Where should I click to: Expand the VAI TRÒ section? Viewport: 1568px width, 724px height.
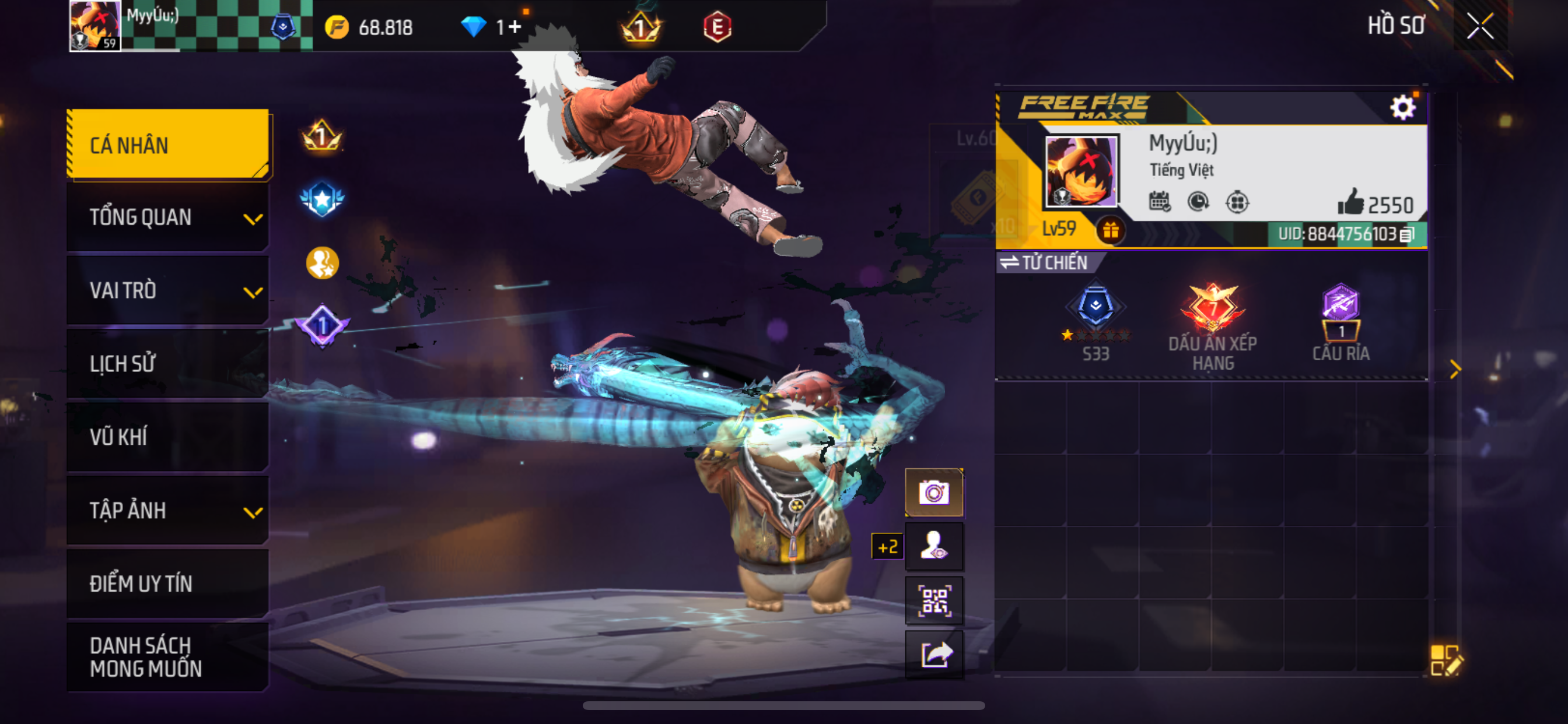168,290
